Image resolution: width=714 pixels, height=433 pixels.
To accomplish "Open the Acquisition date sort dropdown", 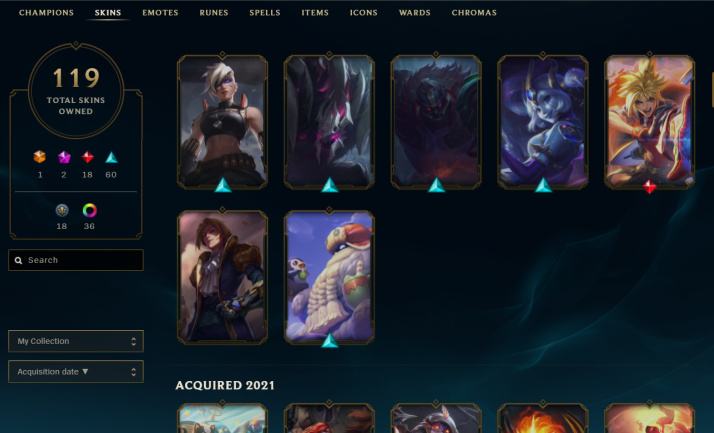I will 76,371.
